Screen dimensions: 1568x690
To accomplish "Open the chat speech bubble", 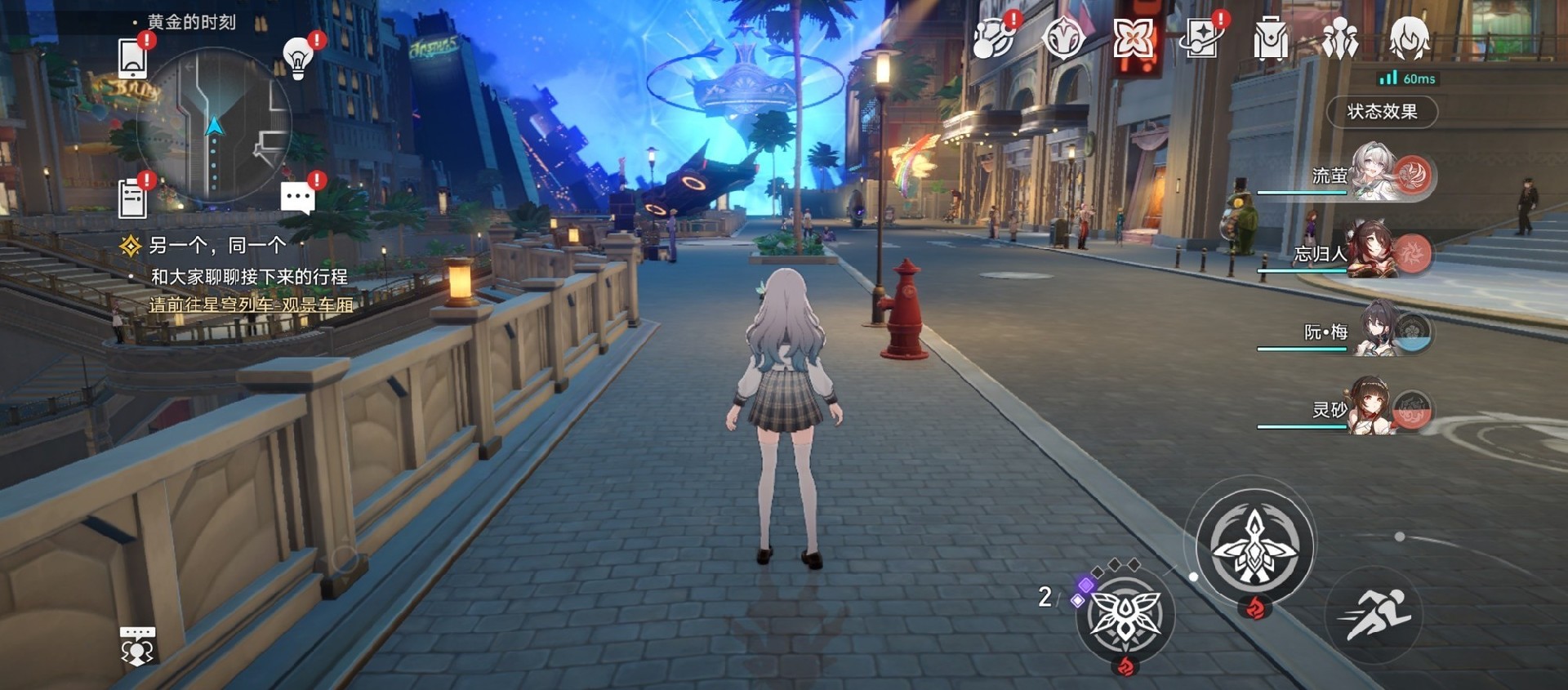I will 298,198.
